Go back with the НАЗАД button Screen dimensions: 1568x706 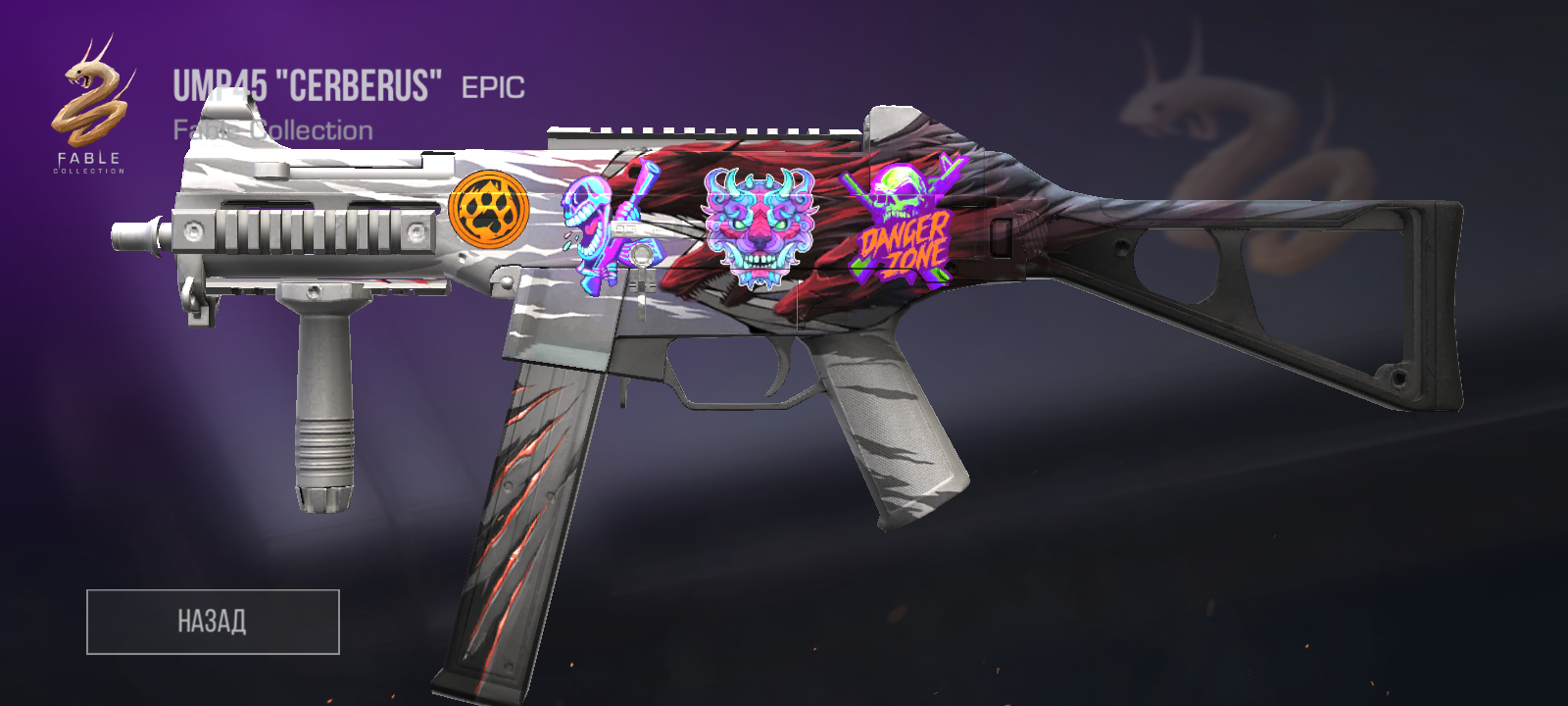point(213,622)
